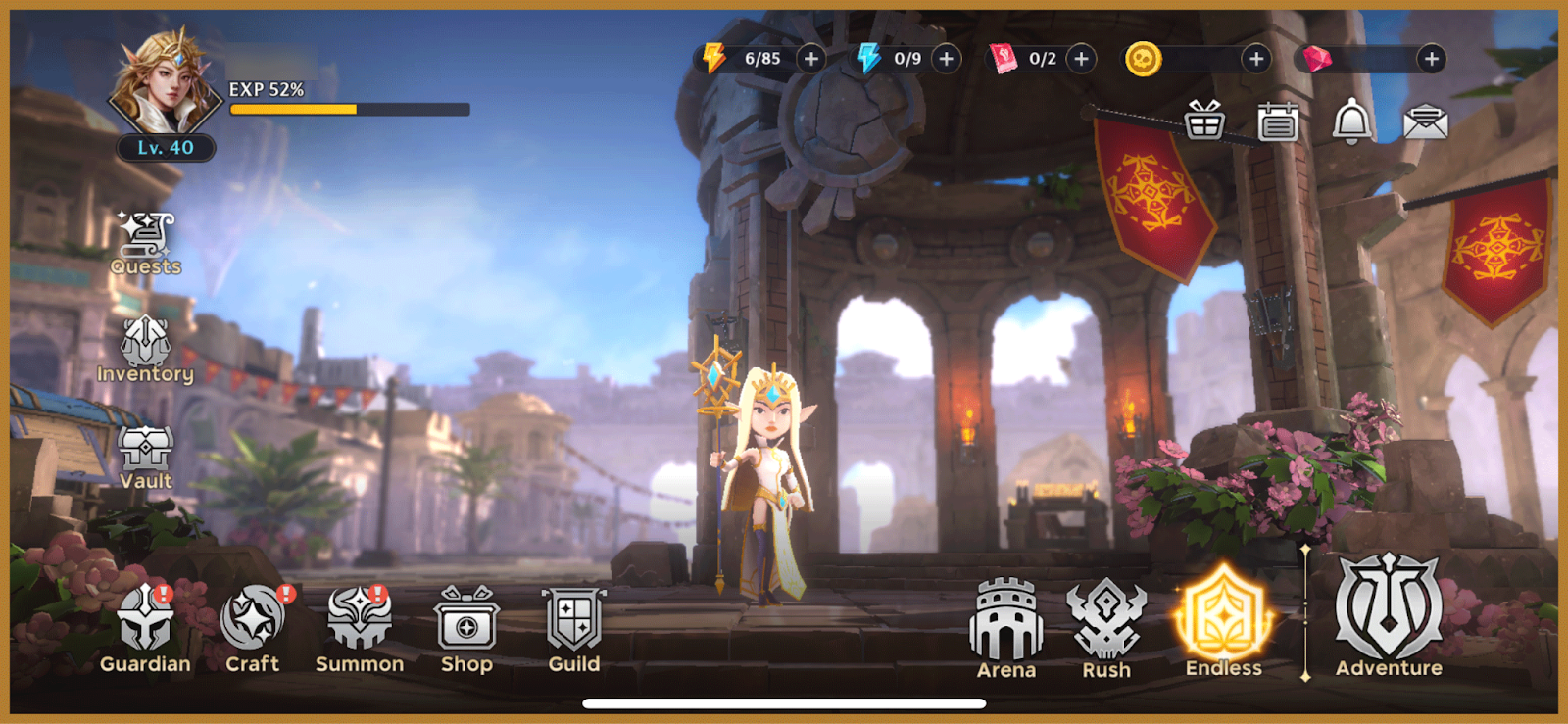Go to the Craft screen
This screenshot has height=724, width=1568.
pos(253,628)
